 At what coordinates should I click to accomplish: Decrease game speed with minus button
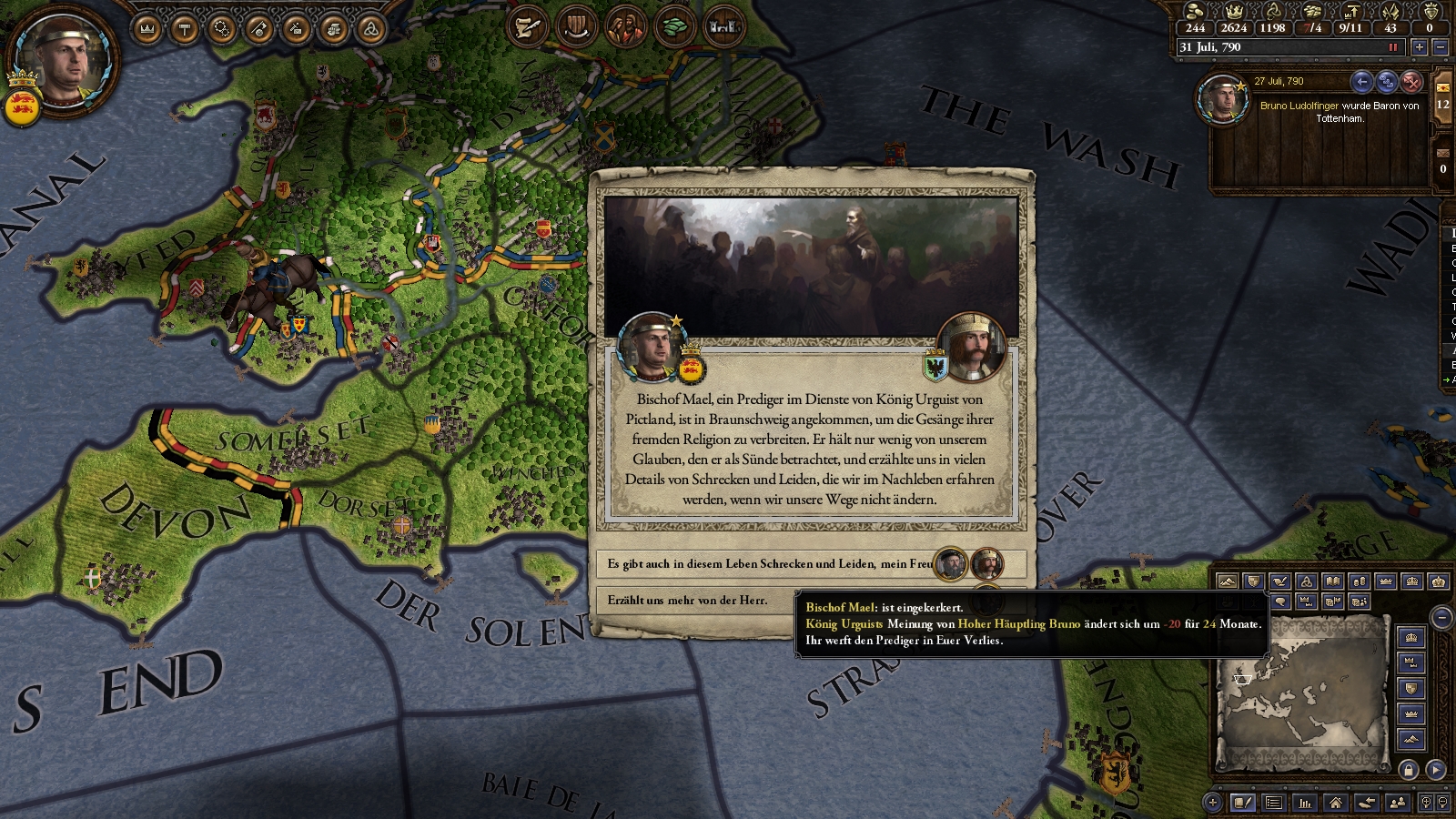click(1440, 47)
